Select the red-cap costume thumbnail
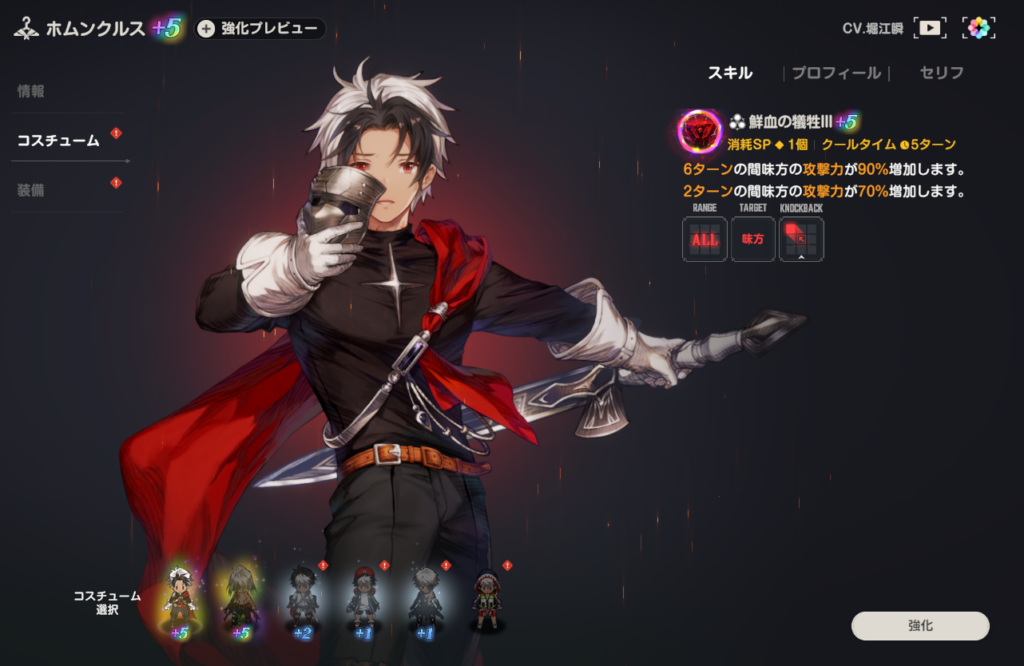Image resolution: width=1024 pixels, height=666 pixels. click(364, 600)
